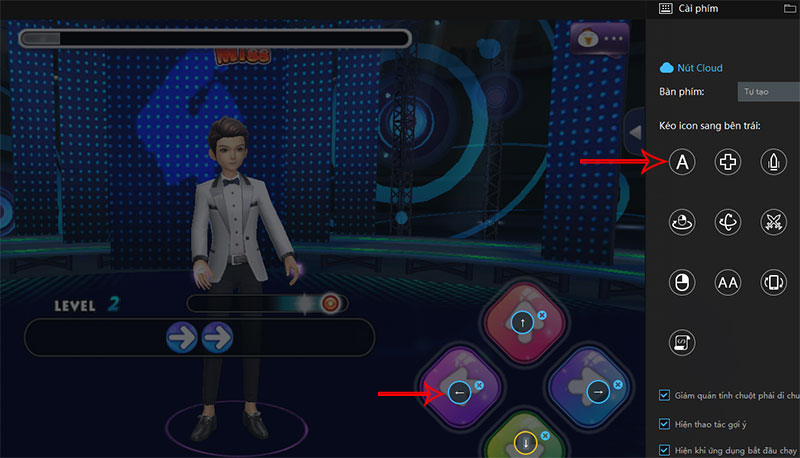Select the phone shake icon
Viewport: 800px width, 458px height.
click(775, 282)
